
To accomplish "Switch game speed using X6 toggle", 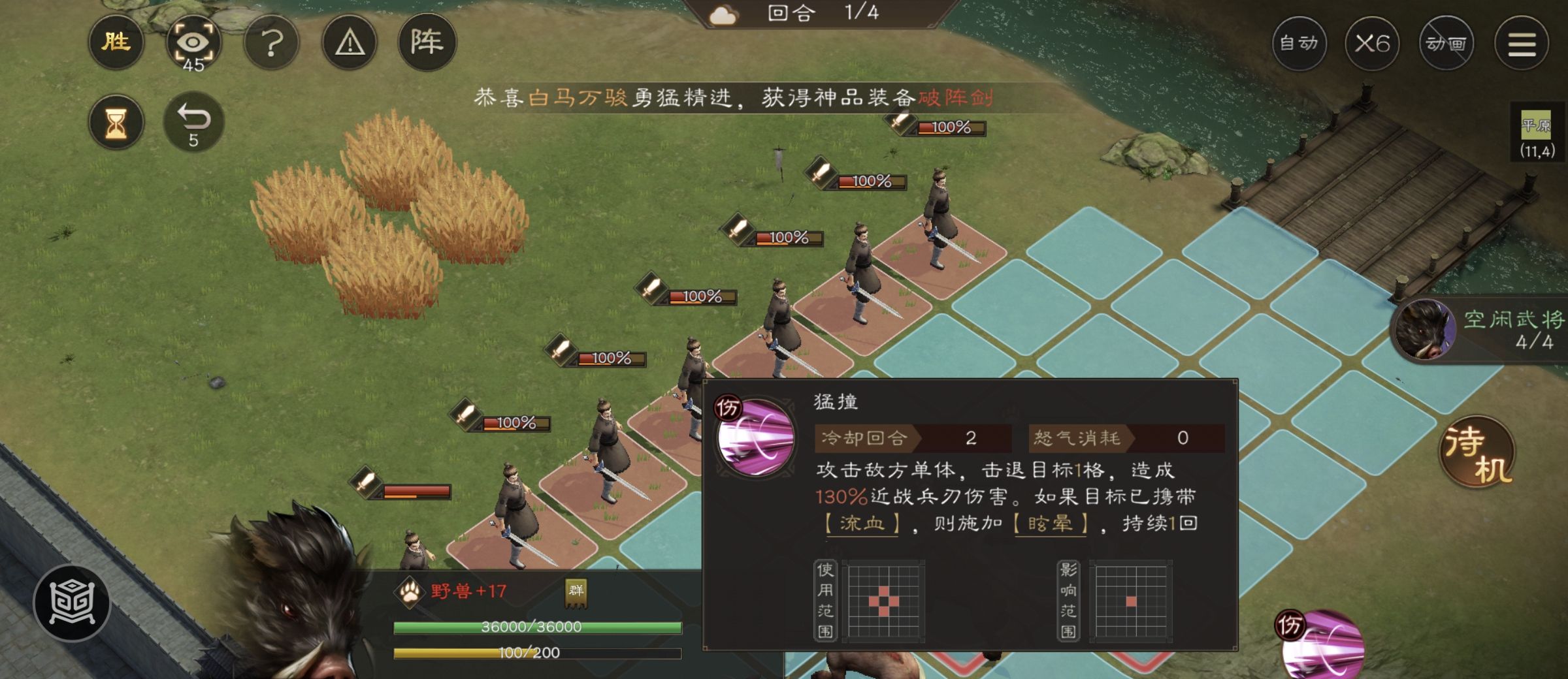I will (x=1374, y=42).
